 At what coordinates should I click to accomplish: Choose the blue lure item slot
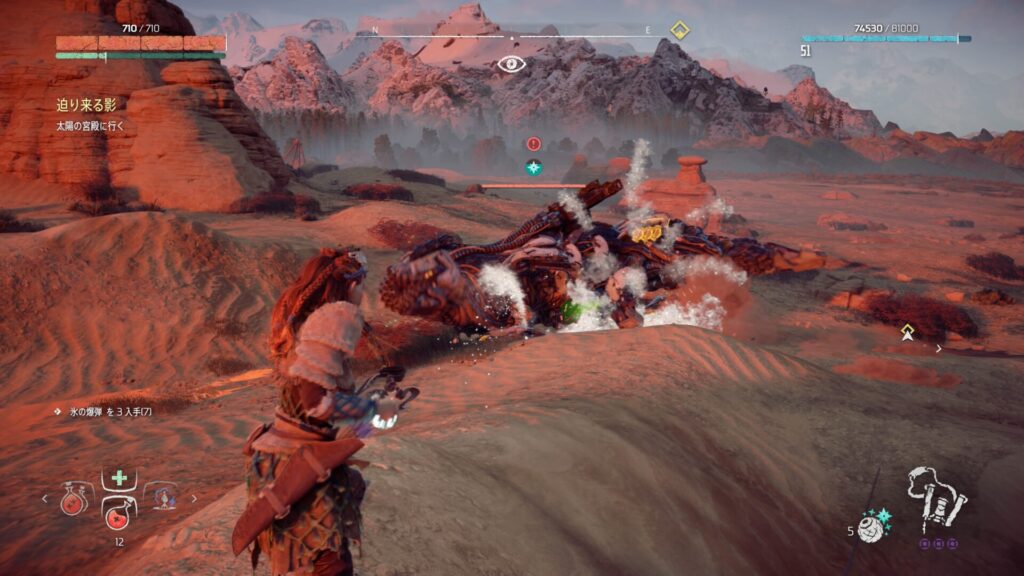pos(162,497)
